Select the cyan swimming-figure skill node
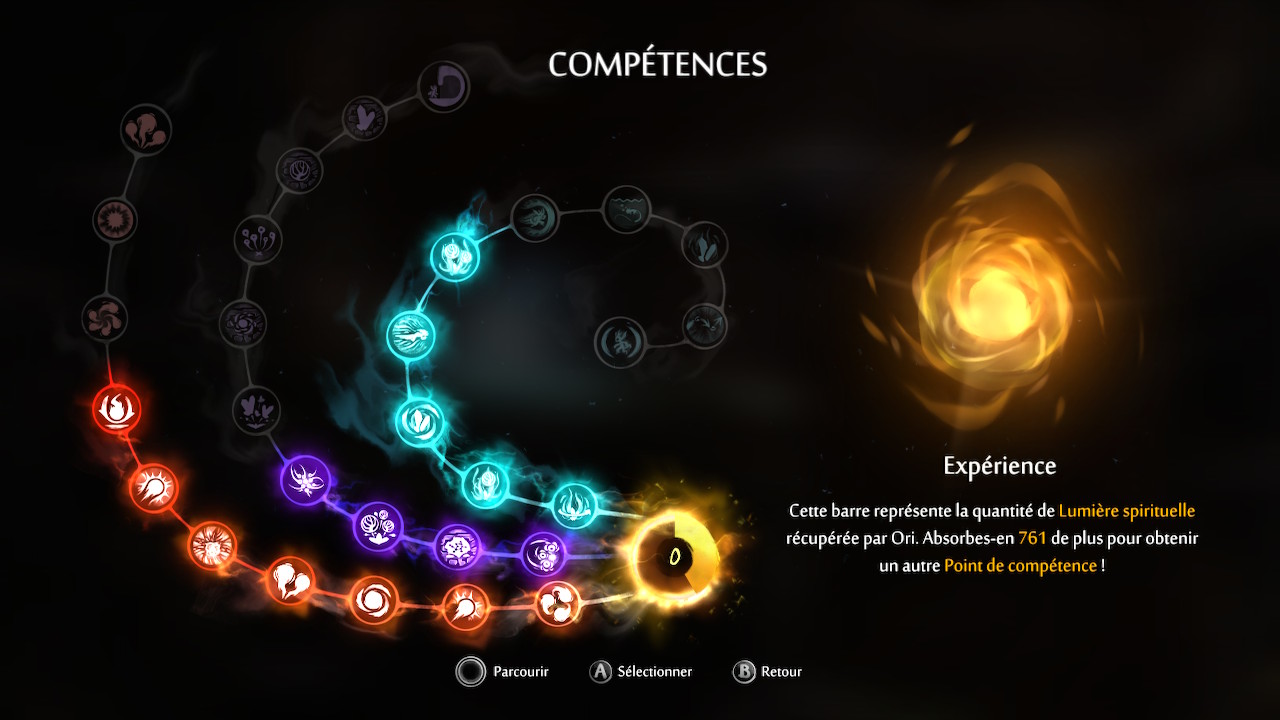 pos(411,334)
